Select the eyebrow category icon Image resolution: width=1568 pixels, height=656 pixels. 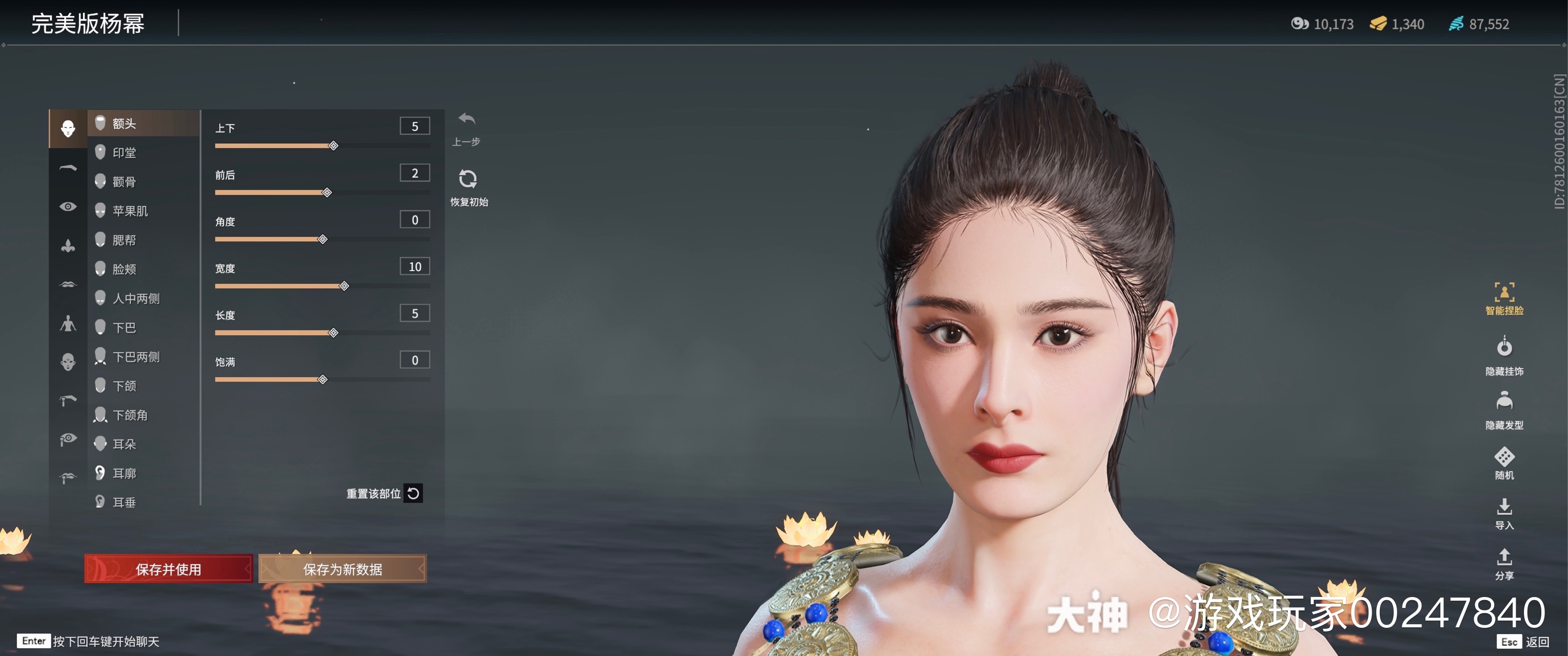pyautogui.click(x=68, y=168)
